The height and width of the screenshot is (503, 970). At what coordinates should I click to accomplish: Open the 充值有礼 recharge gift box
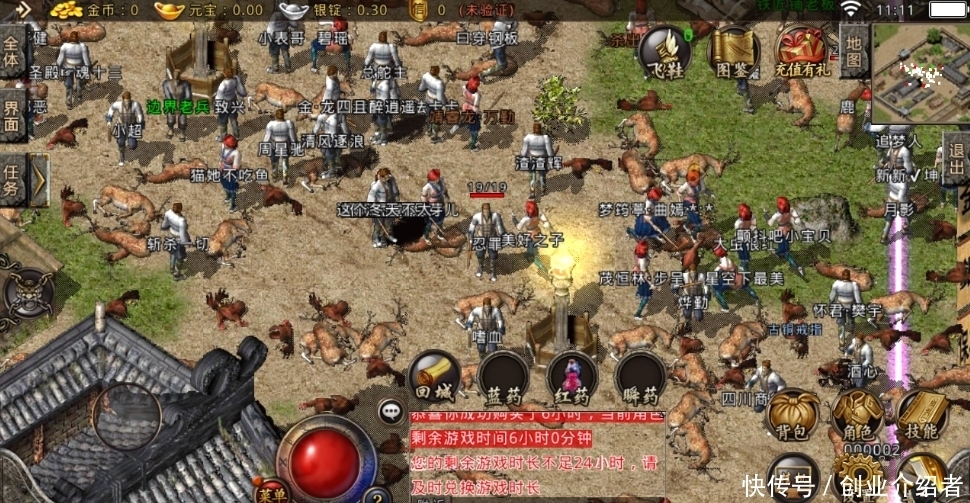802,52
